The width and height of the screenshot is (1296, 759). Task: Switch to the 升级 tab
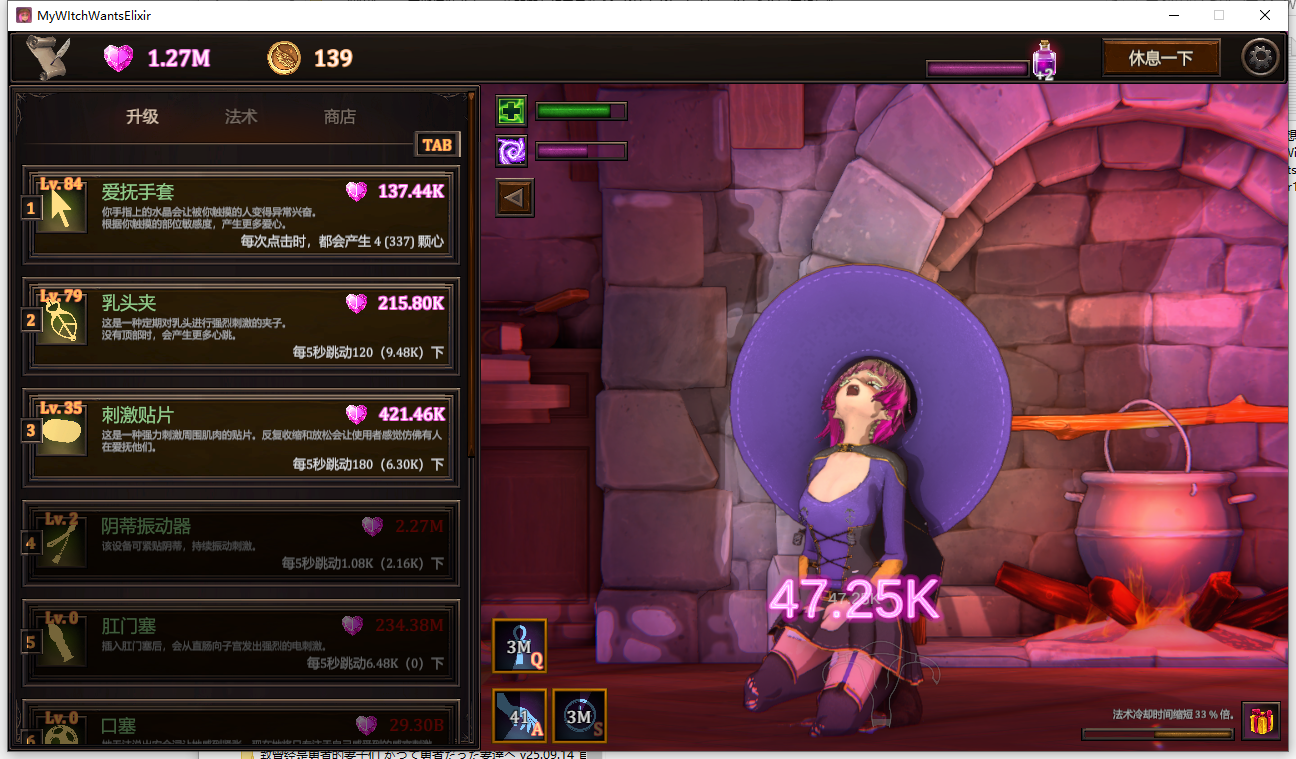pyautogui.click(x=142, y=117)
